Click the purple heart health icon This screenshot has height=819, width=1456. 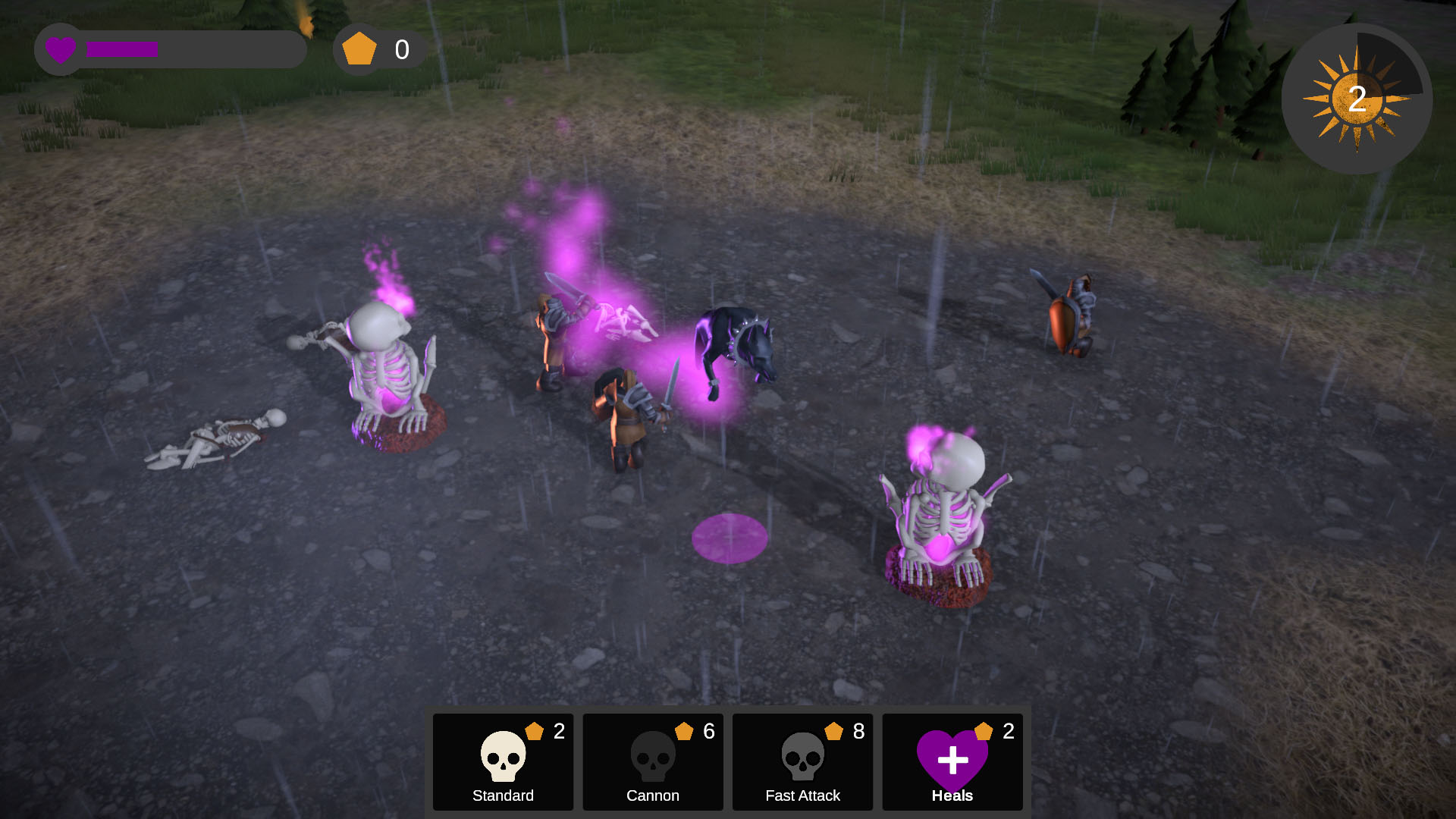pos(61,49)
